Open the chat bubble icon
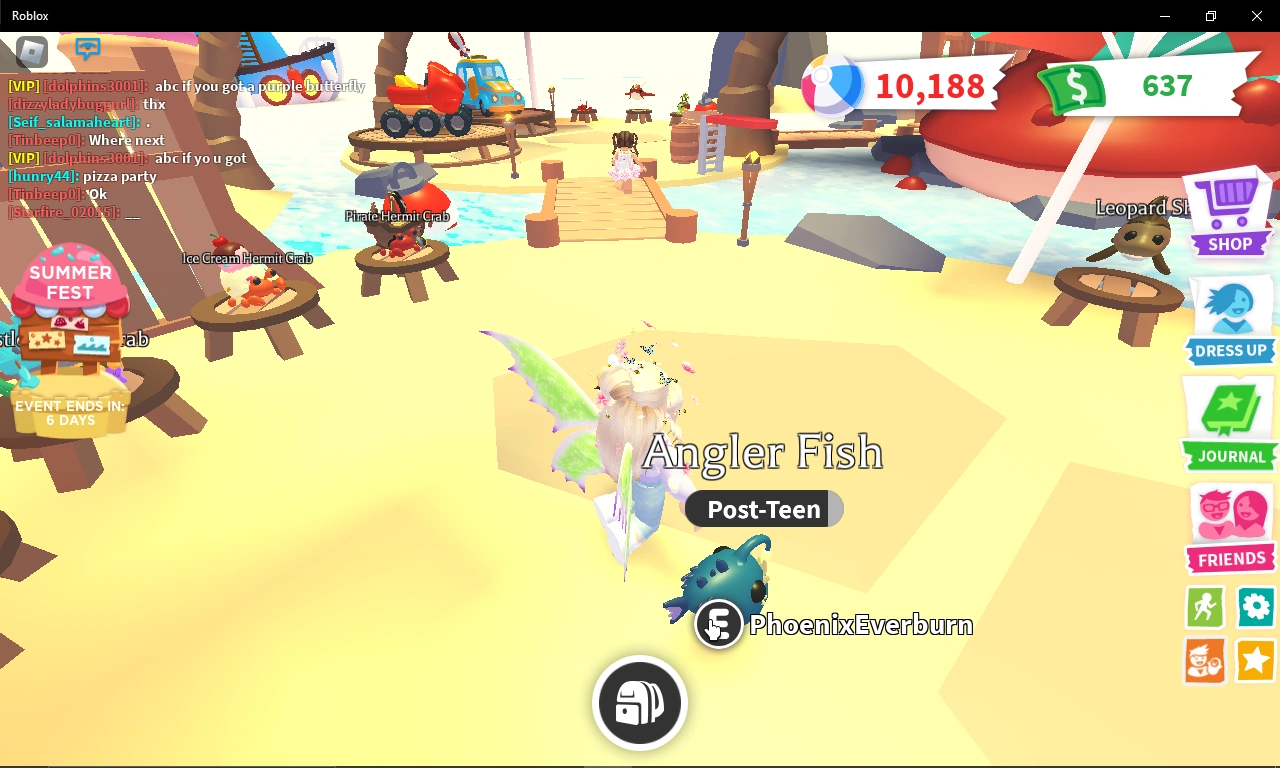 [88, 47]
